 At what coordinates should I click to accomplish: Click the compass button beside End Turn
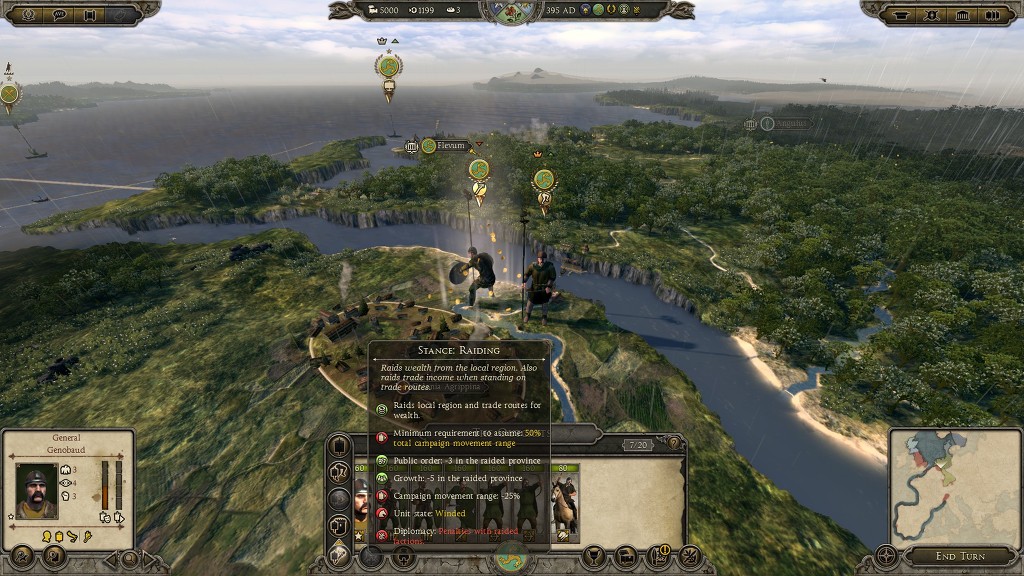[x=885, y=555]
